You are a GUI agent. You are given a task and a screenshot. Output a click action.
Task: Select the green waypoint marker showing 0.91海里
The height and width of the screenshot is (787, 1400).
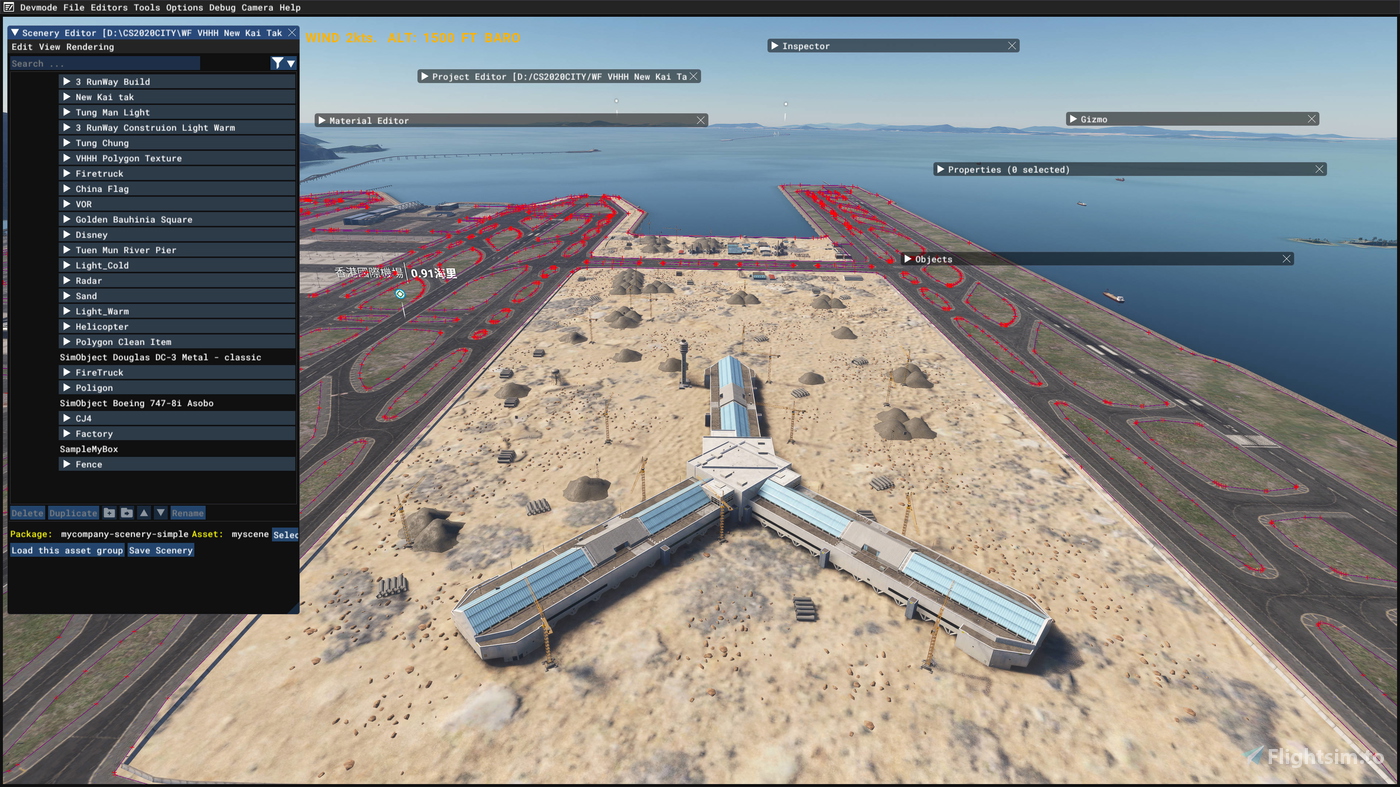[399, 293]
